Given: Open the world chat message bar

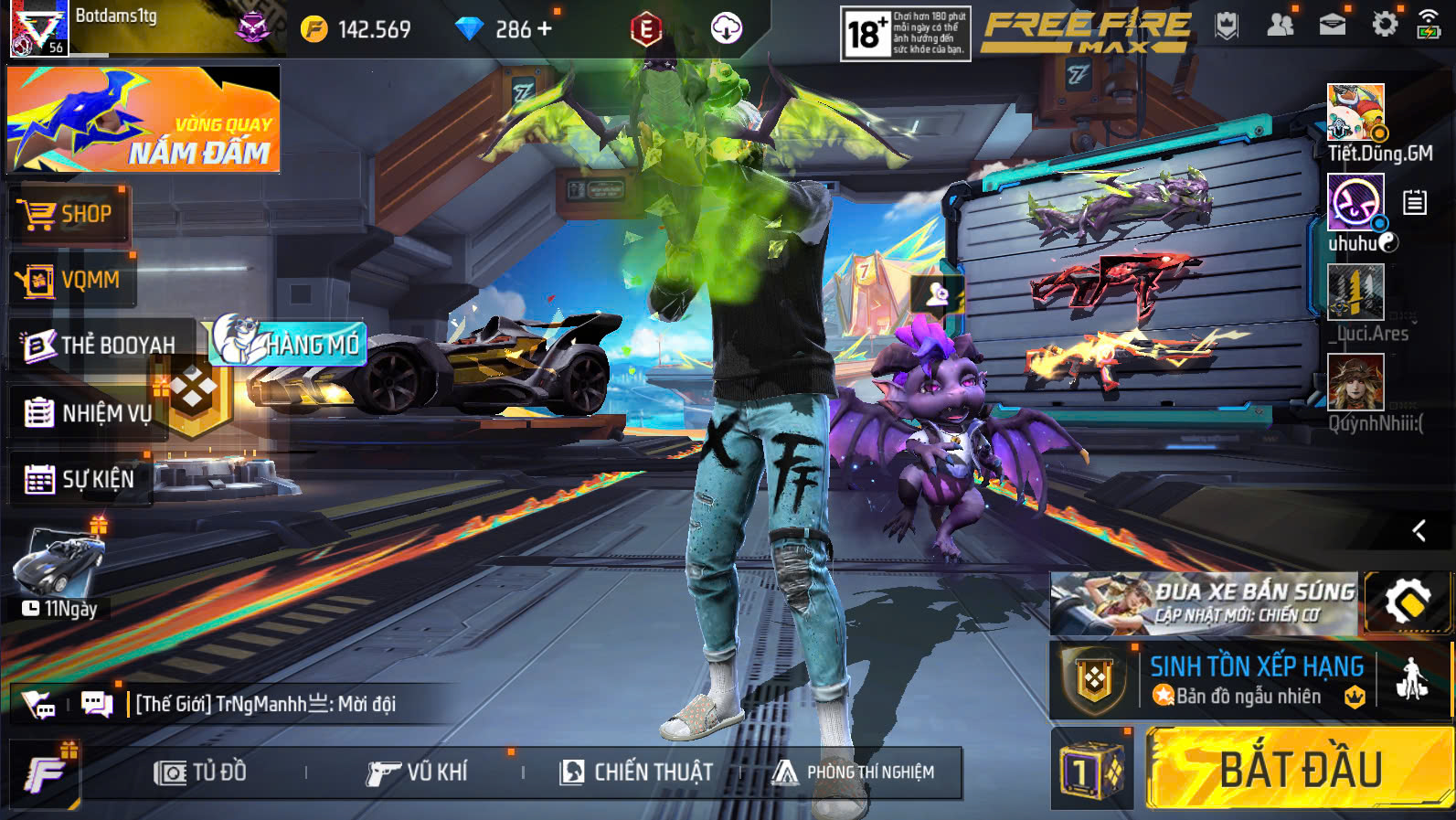Looking at the screenshot, I should pyautogui.click(x=265, y=704).
